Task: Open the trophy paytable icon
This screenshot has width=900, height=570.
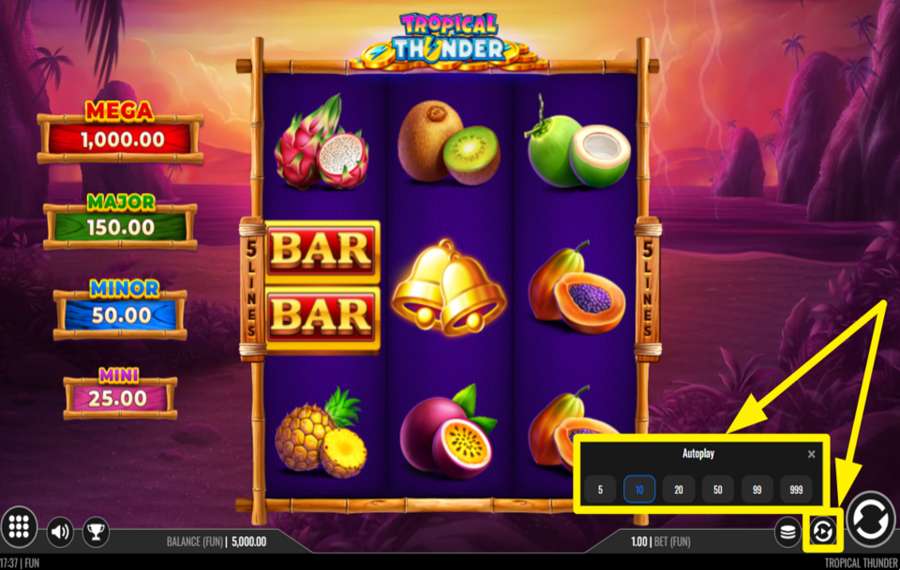Action: (95, 531)
